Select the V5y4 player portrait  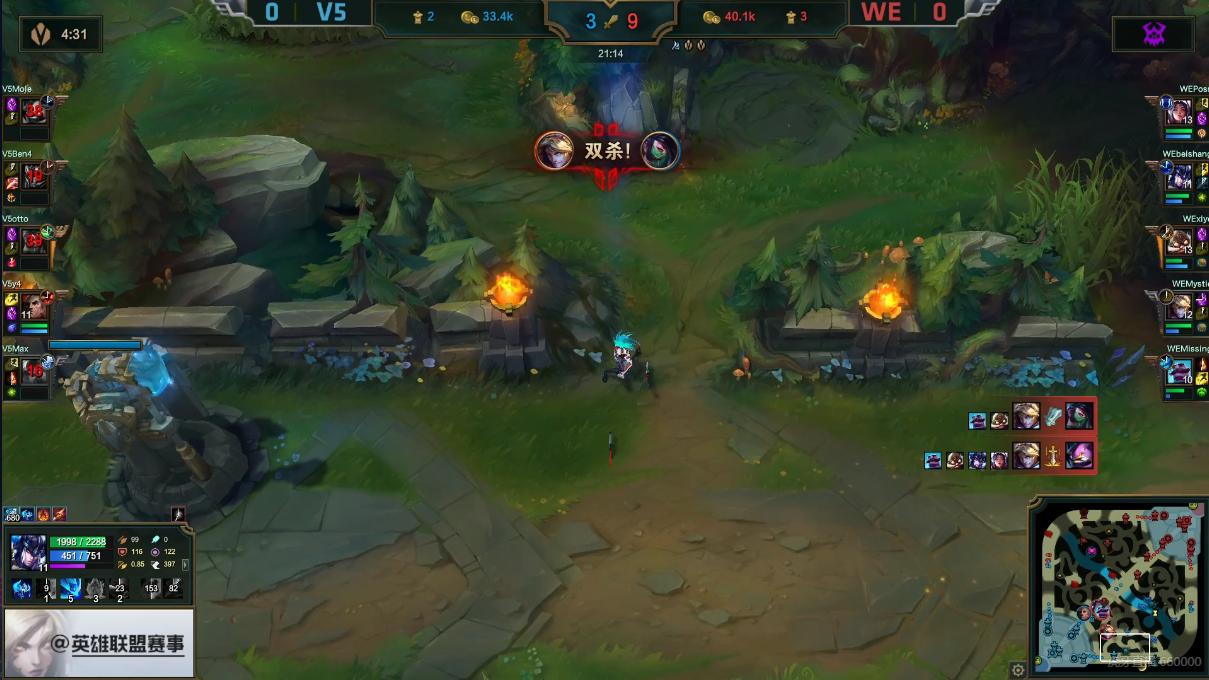(x=34, y=305)
